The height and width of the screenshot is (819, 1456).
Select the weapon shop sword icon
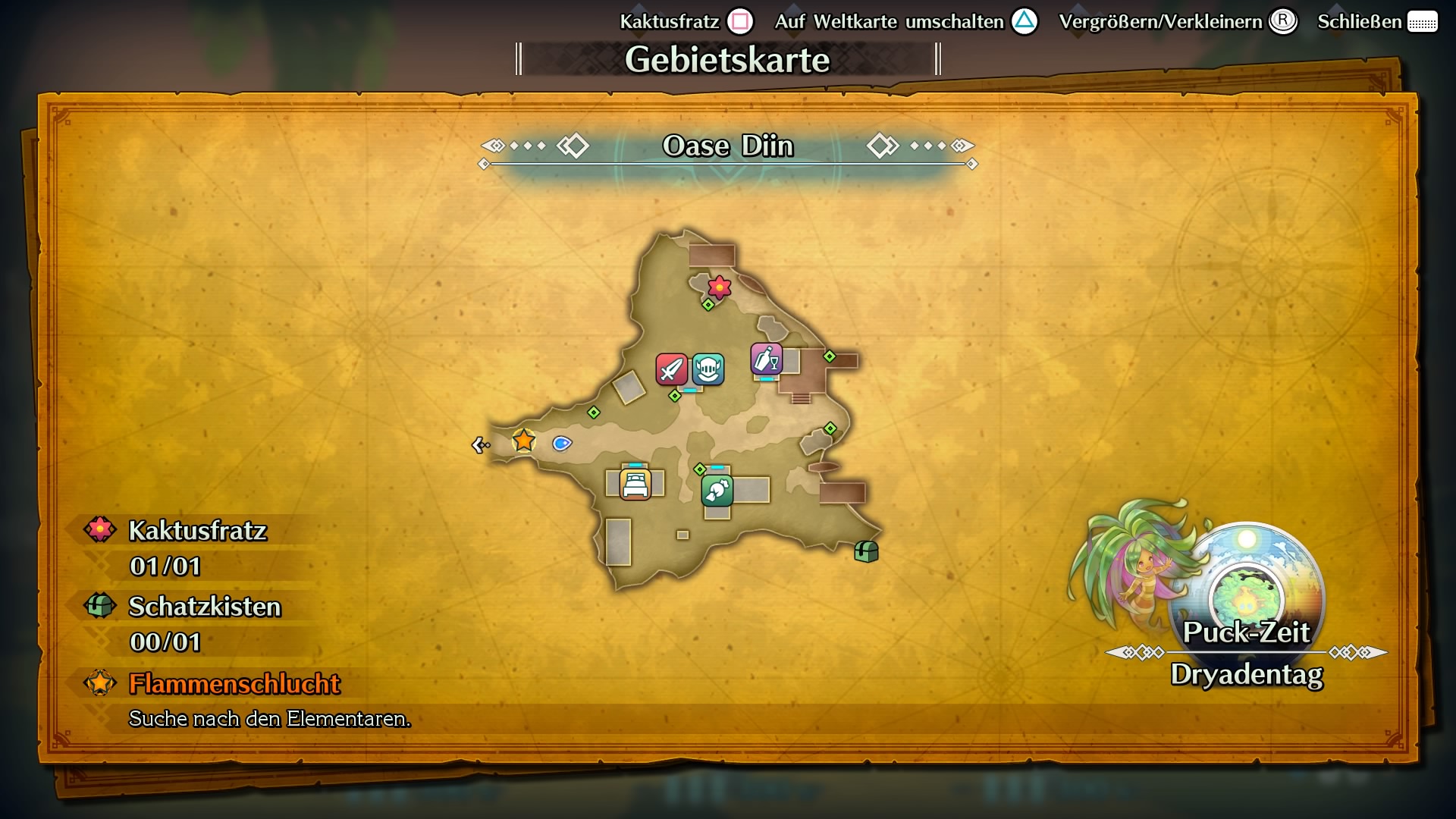coord(670,370)
